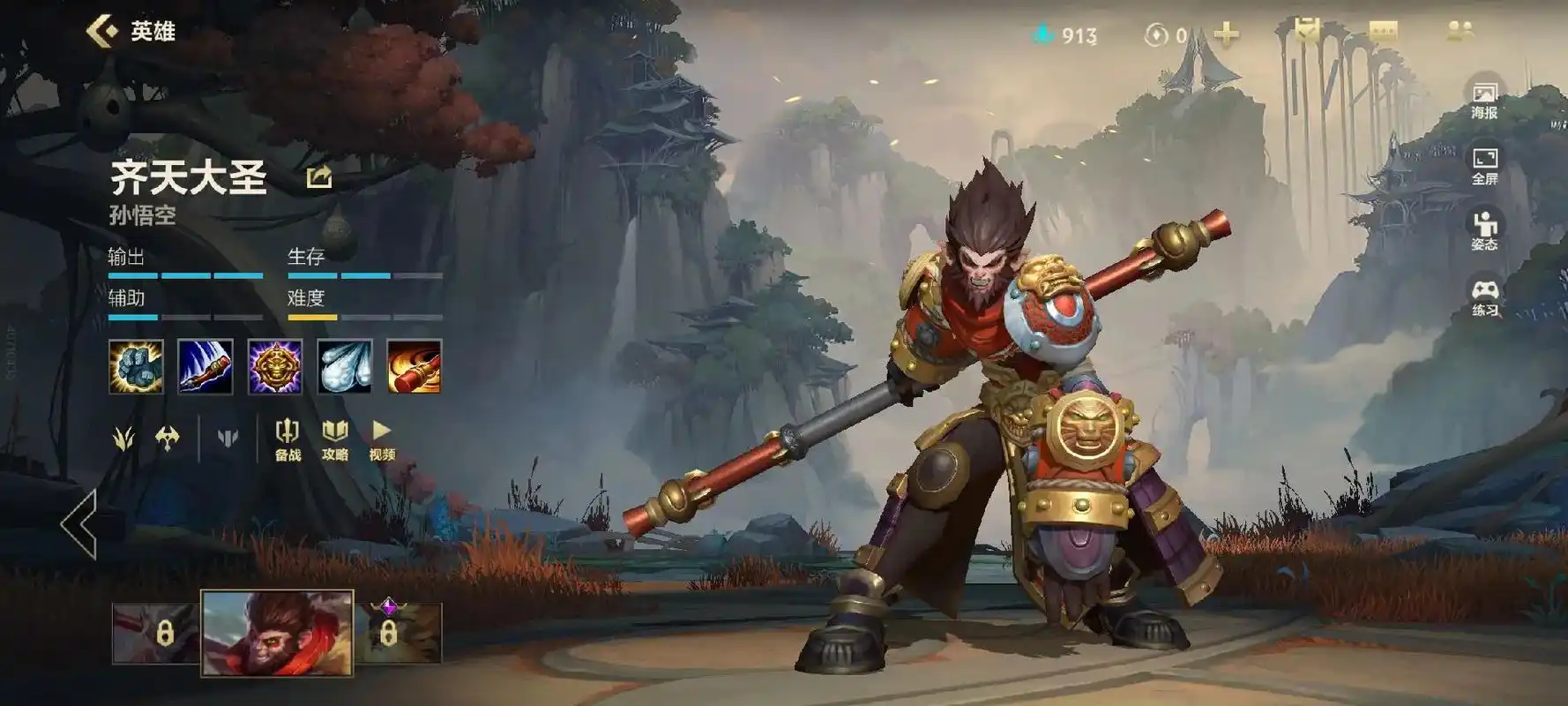Open the golden monkey emblem ability

tap(275, 366)
